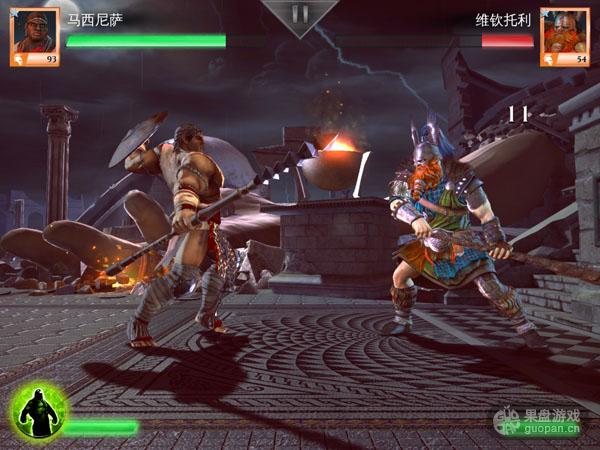Viewport: 600px width, 450px height.
Task: Activate the green glowing special attack icon
Action: click(39, 412)
